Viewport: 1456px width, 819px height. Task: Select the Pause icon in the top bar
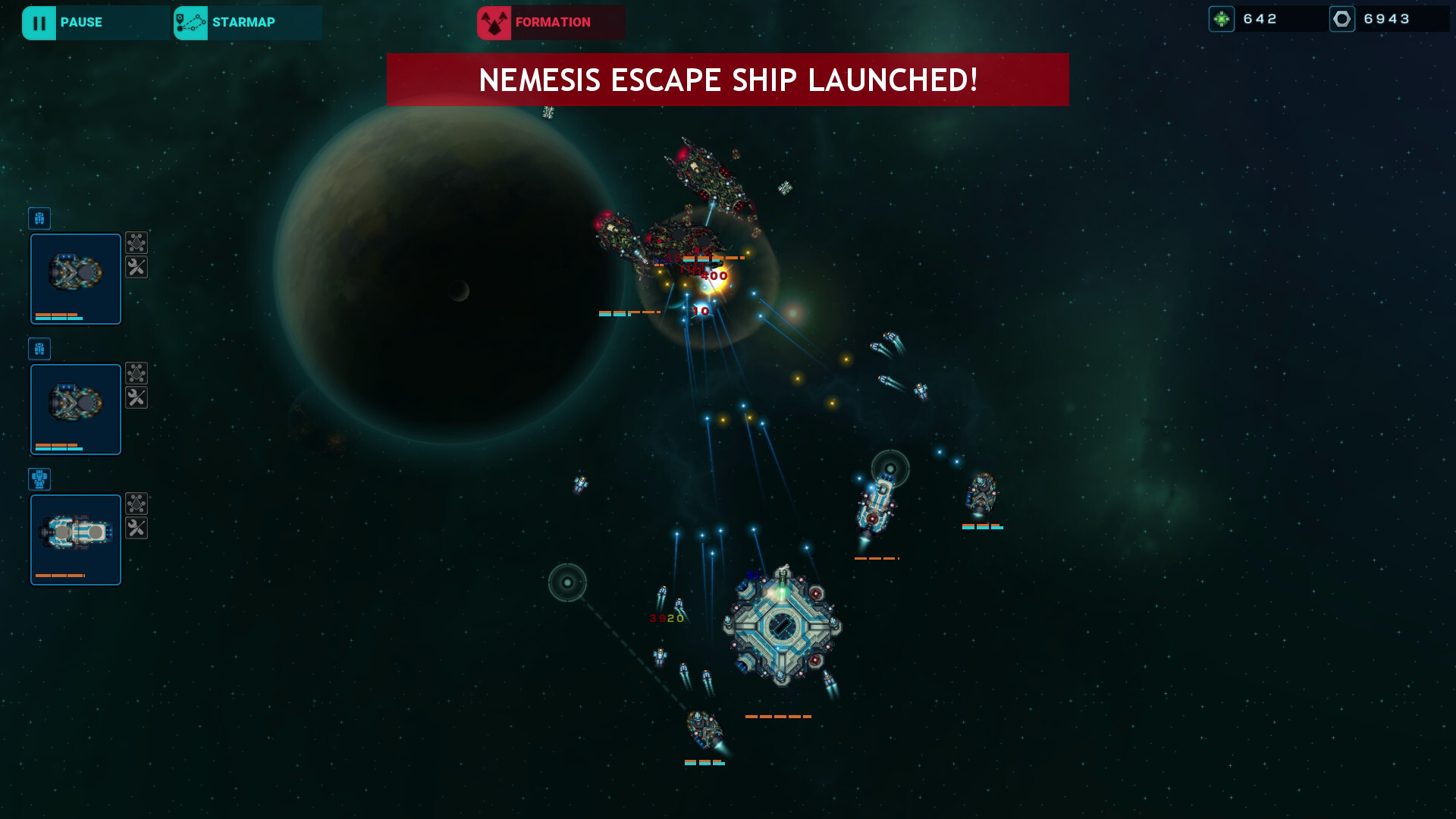pos(40,22)
